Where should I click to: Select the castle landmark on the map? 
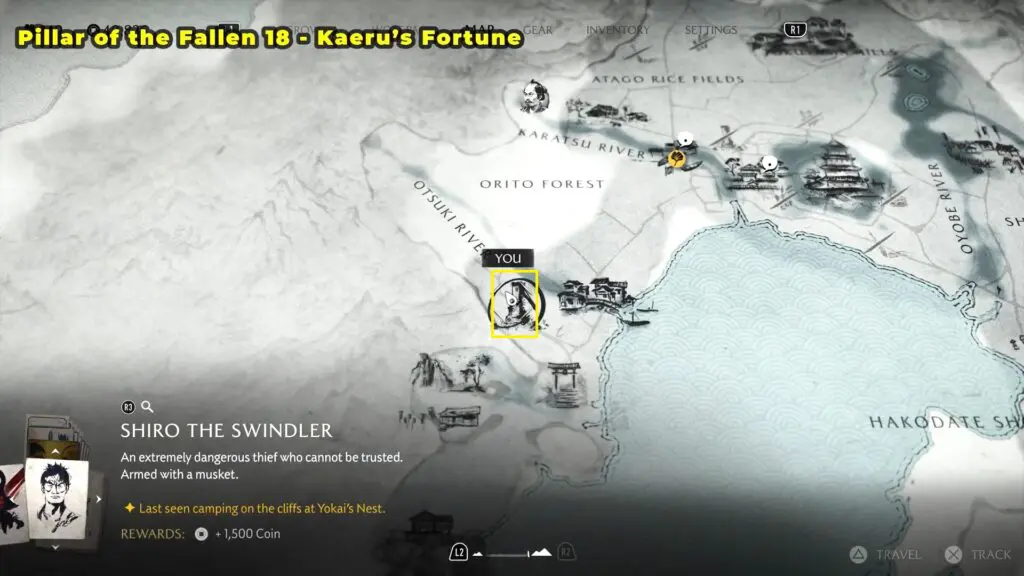pos(833,170)
